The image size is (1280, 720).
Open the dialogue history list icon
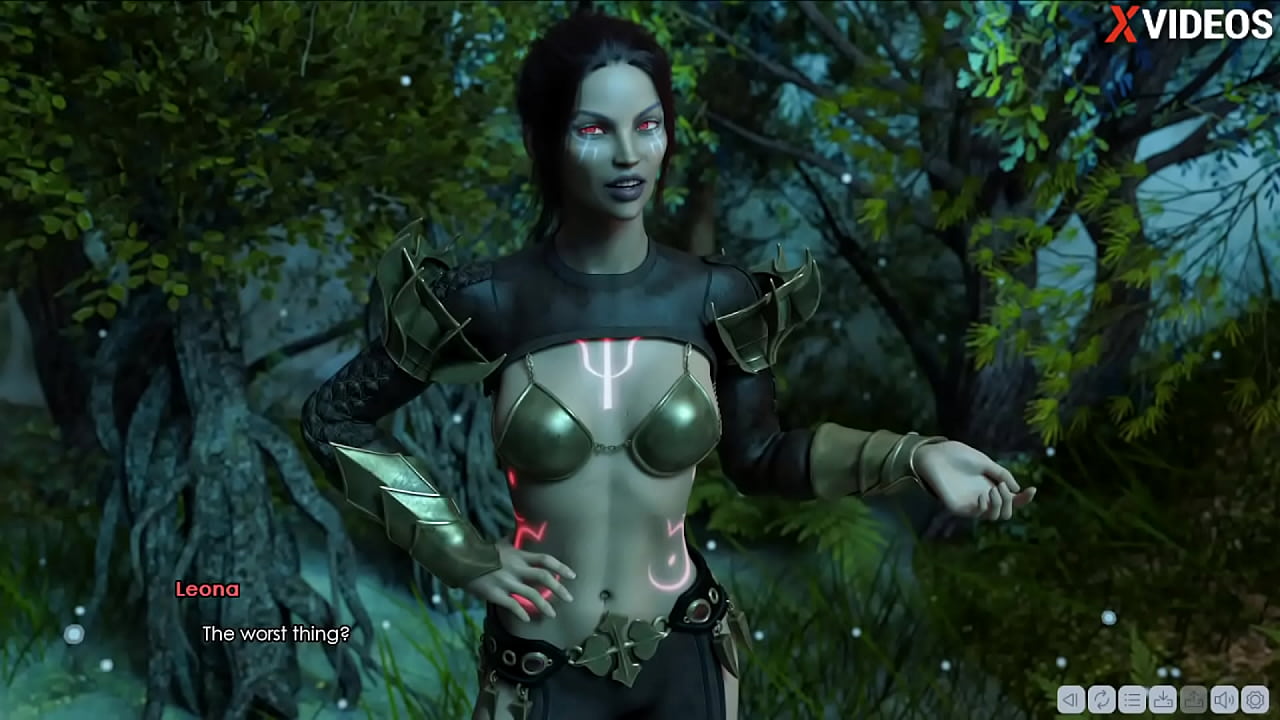click(1132, 699)
